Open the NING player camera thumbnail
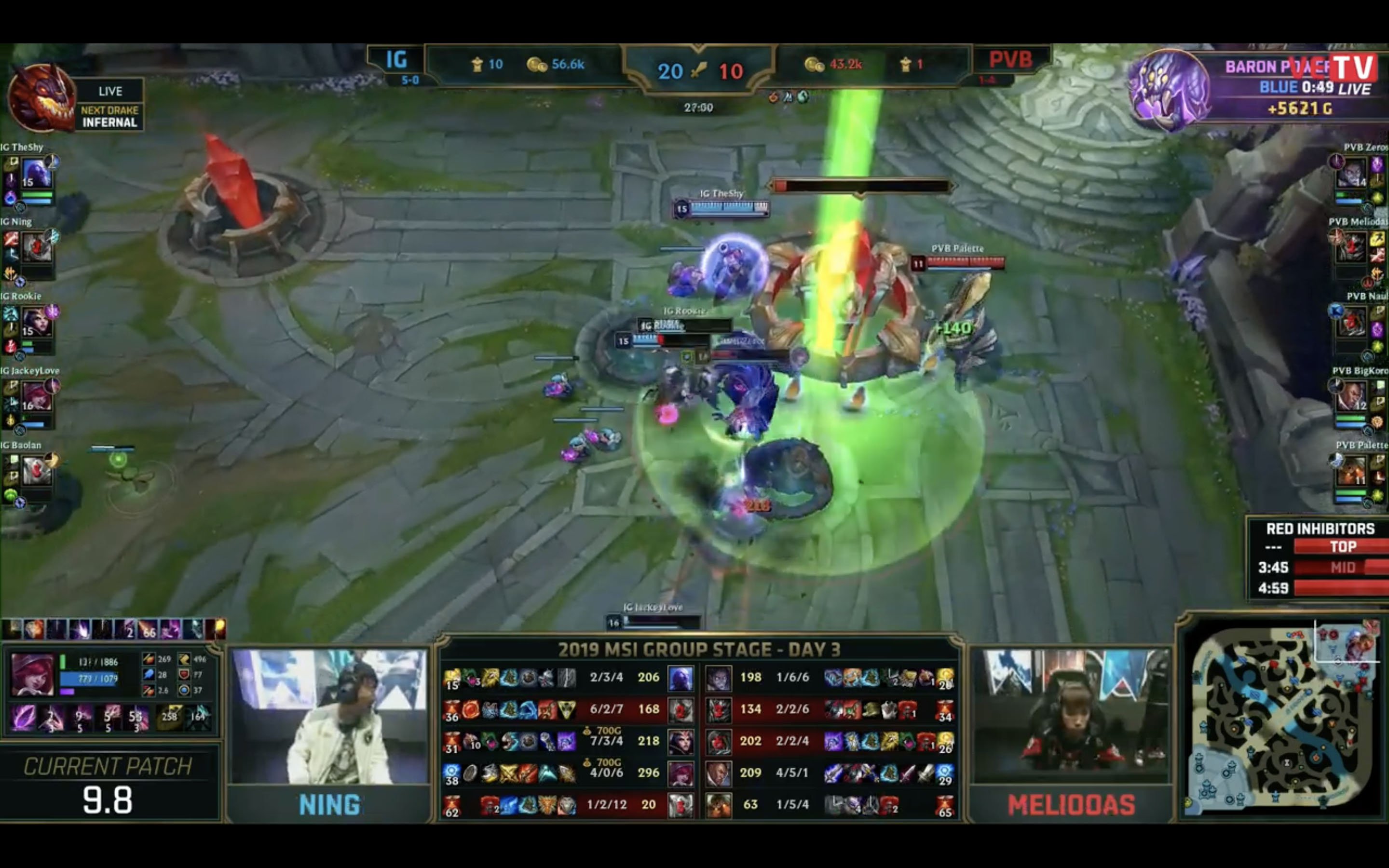Screen dimensions: 1389x868 329,717
